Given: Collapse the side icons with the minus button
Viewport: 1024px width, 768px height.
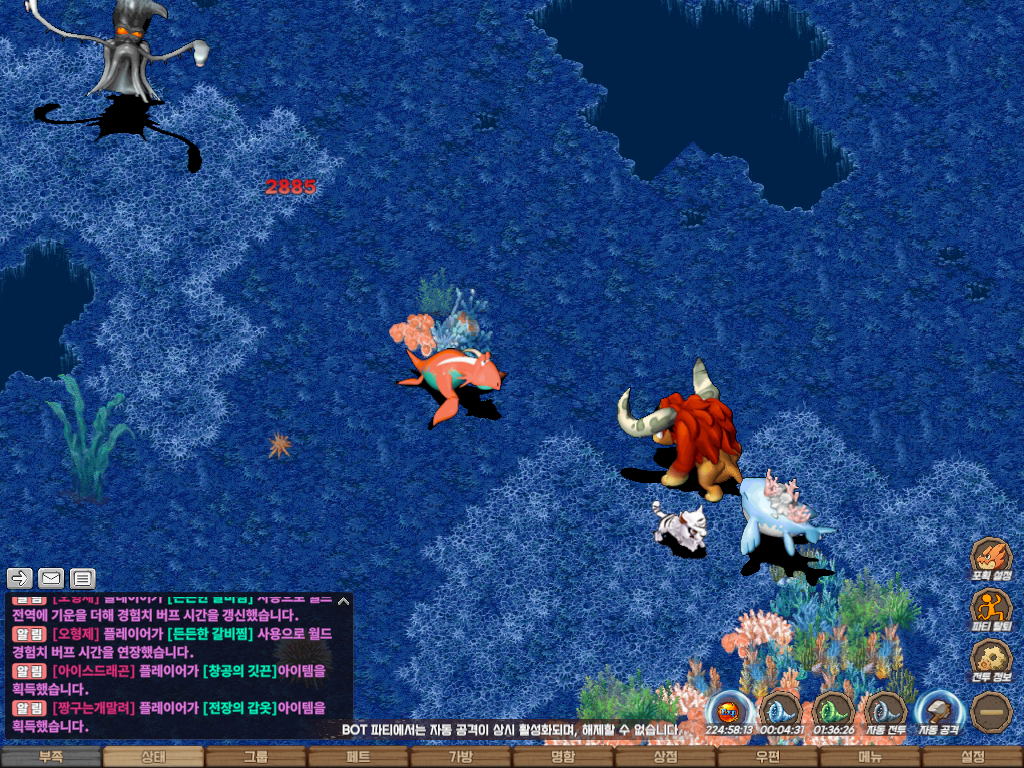Looking at the screenshot, I should click(991, 711).
